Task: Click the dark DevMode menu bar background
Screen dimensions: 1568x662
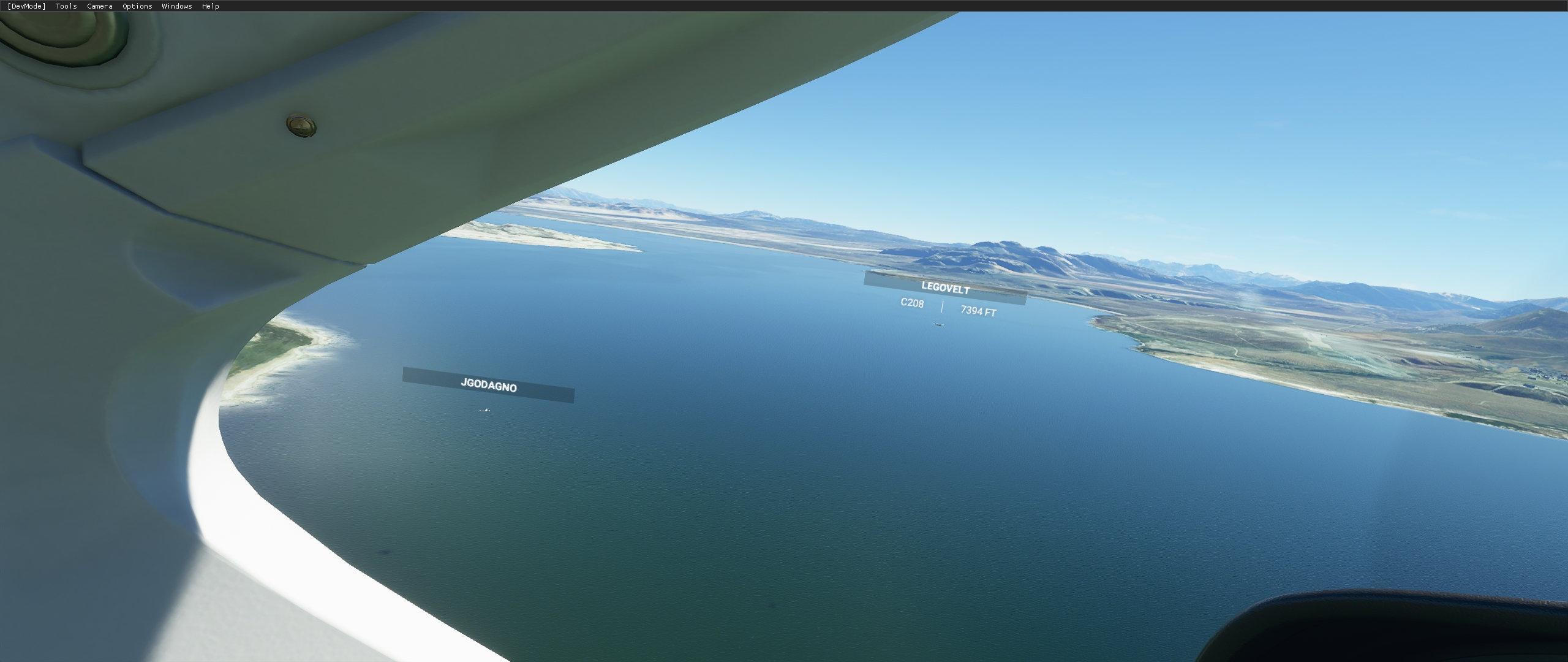Action: pos(429,6)
